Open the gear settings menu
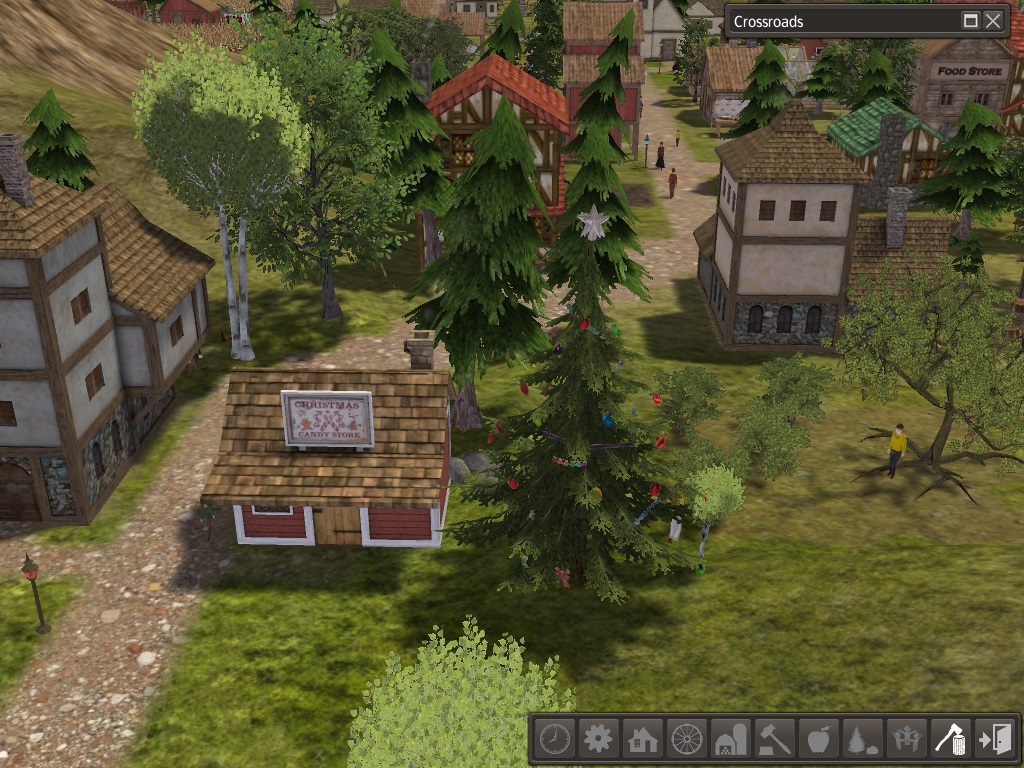This screenshot has height=768, width=1024. click(598, 740)
